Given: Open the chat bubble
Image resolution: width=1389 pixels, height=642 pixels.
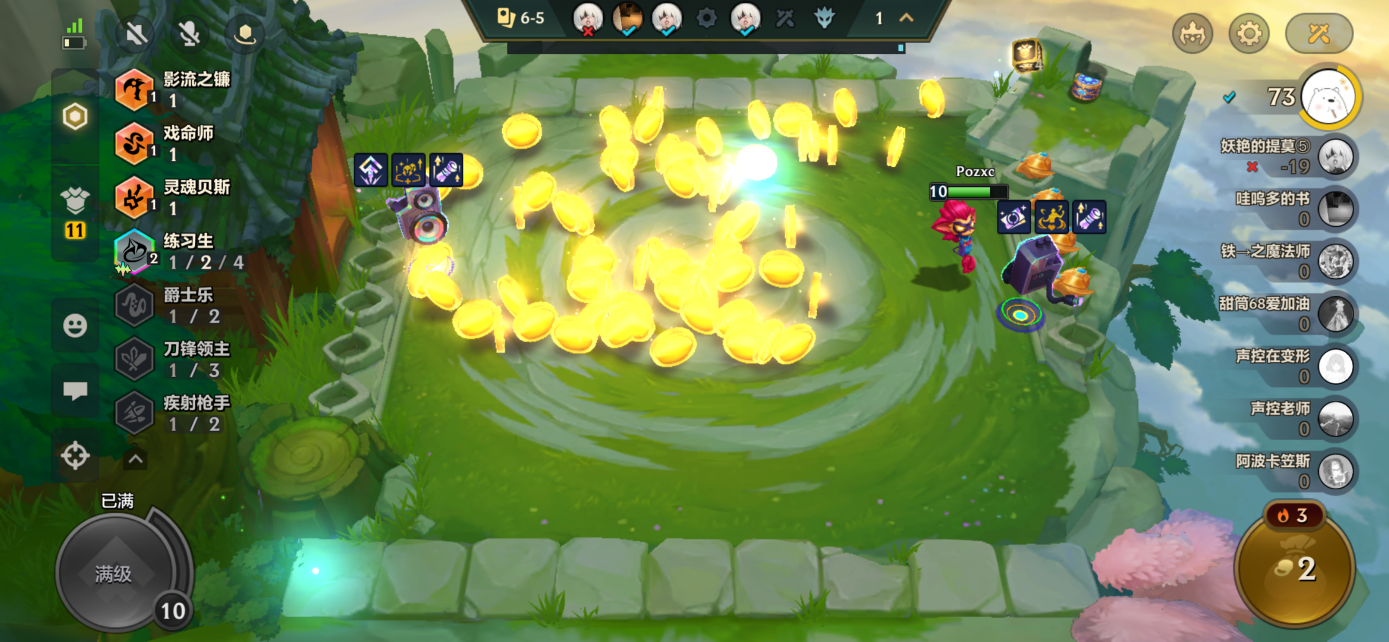Looking at the screenshot, I should (x=75, y=391).
